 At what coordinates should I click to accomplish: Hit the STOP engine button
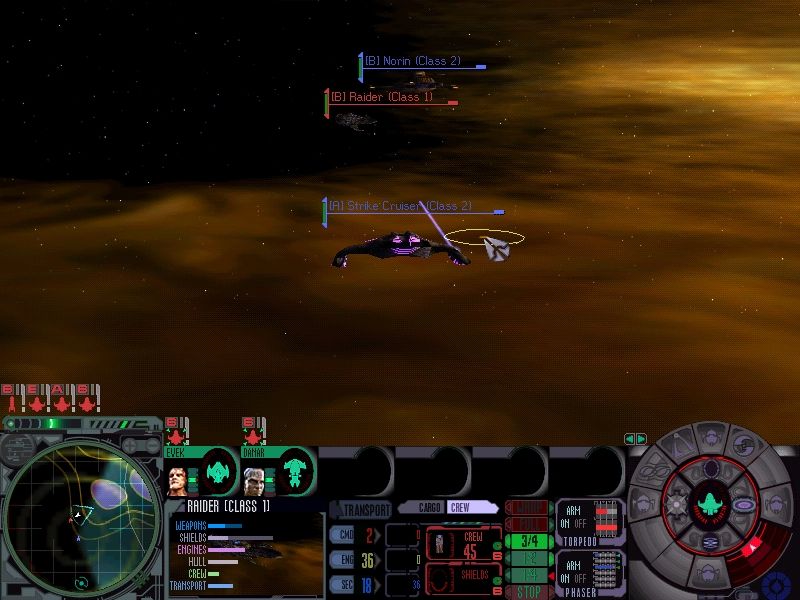pyautogui.click(x=527, y=592)
